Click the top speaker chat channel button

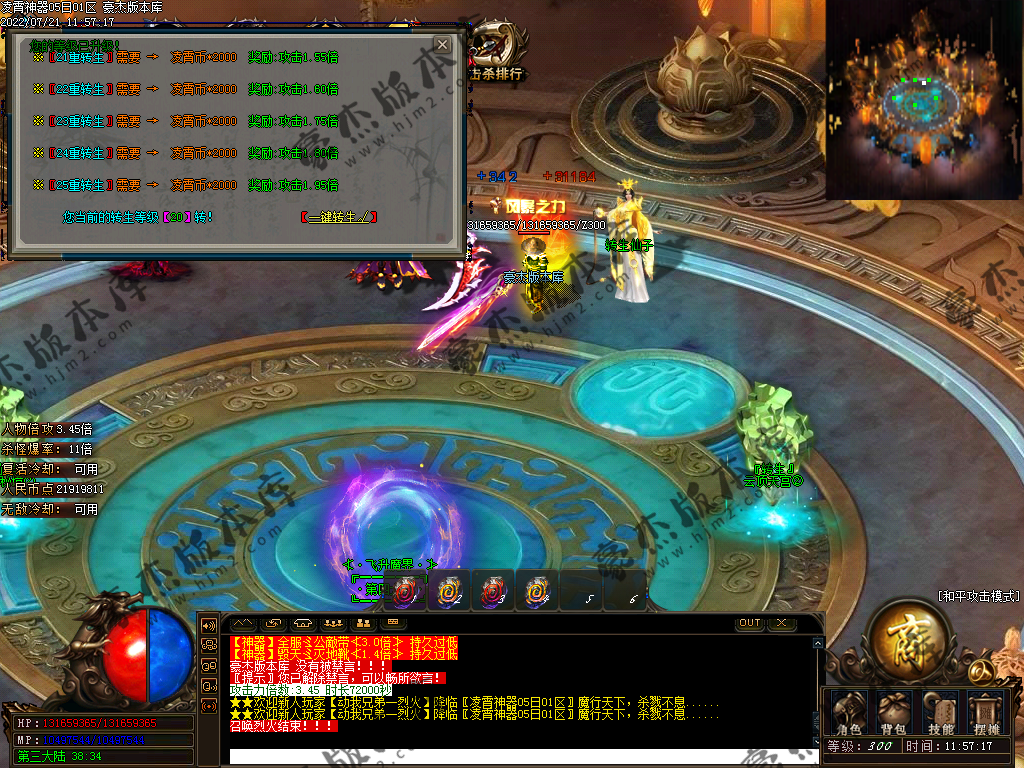[209, 625]
